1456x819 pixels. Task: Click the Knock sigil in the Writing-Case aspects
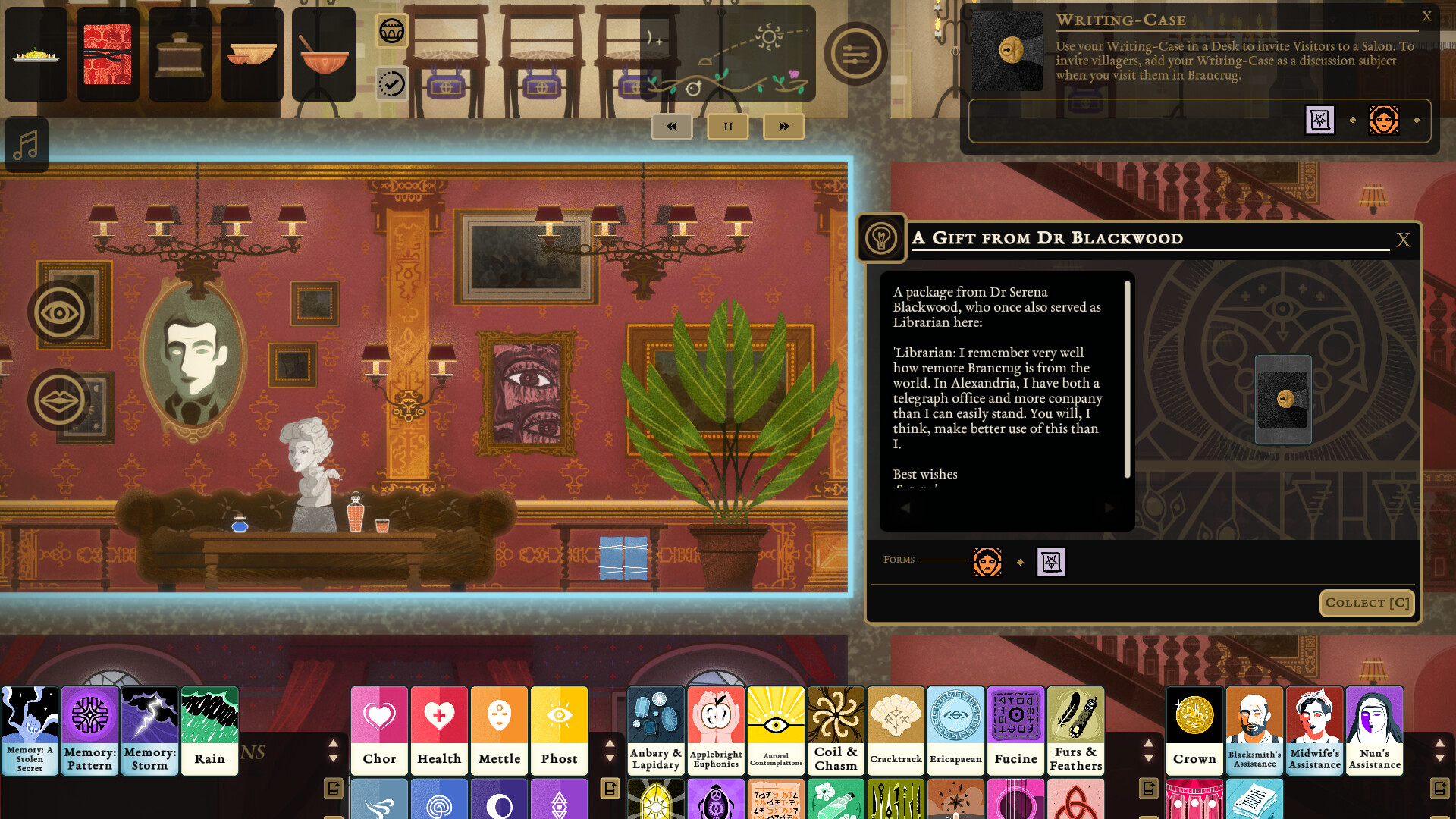[x=1319, y=121]
